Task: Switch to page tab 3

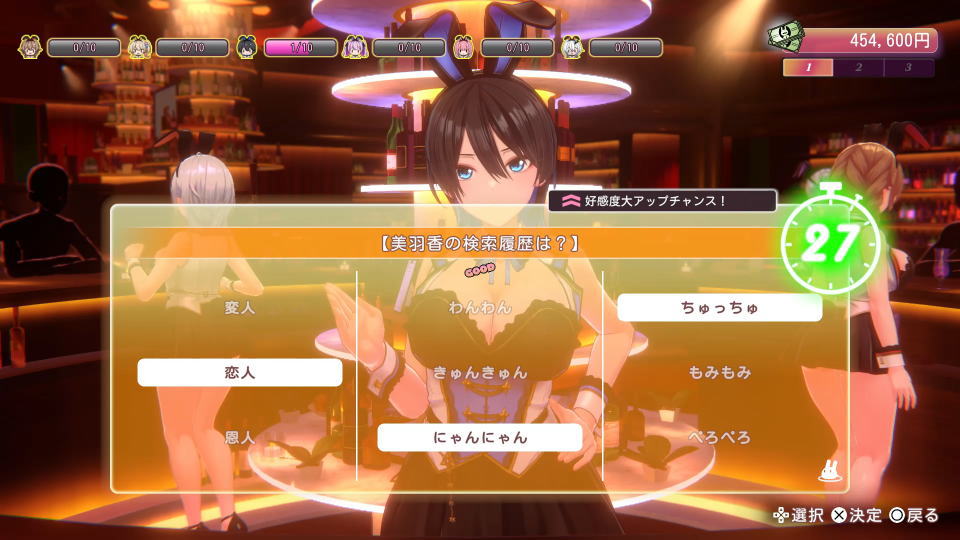Action: click(x=908, y=68)
